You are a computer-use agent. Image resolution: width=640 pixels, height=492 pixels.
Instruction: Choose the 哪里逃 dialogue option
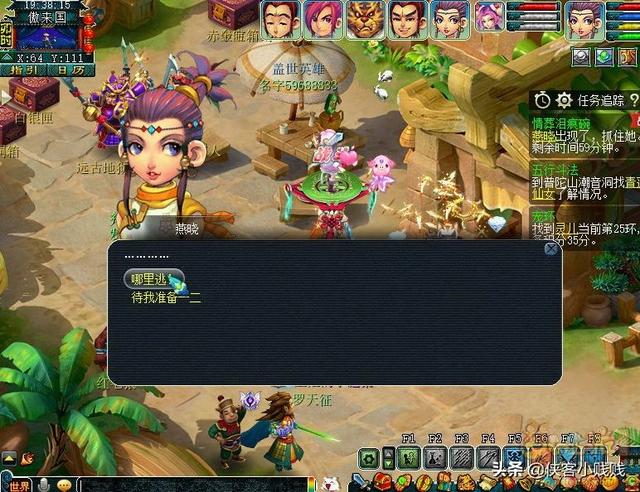click(x=152, y=279)
